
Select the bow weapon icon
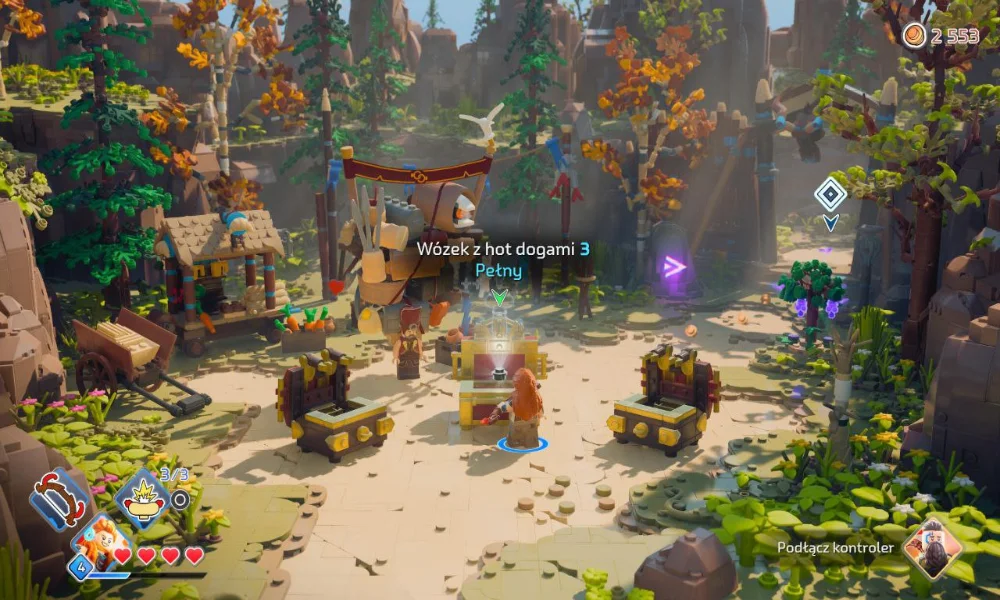tap(62, 499)
